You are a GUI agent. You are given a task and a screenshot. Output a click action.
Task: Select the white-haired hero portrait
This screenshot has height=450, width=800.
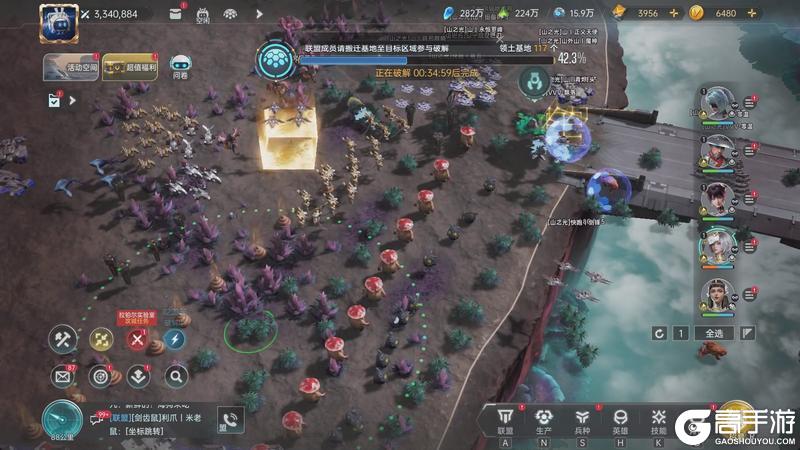(717, 246)
